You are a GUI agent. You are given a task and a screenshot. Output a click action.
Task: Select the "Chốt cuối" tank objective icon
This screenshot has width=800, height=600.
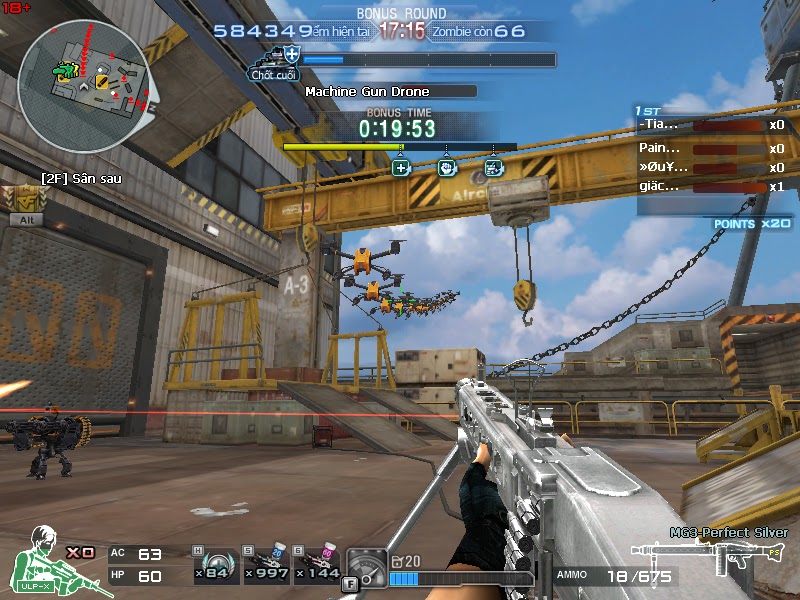click(277, 59)
